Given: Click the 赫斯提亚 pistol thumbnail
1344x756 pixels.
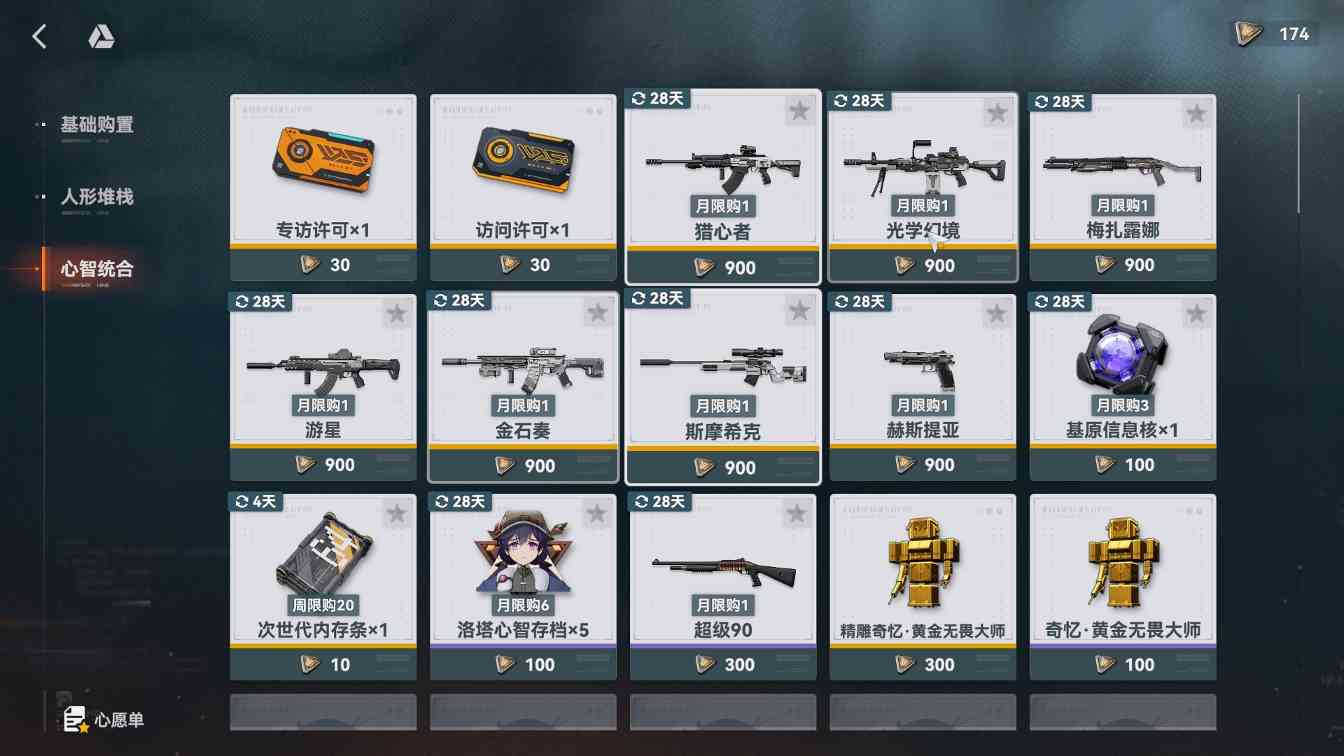Looking at the screenshot, I should 922,365.
